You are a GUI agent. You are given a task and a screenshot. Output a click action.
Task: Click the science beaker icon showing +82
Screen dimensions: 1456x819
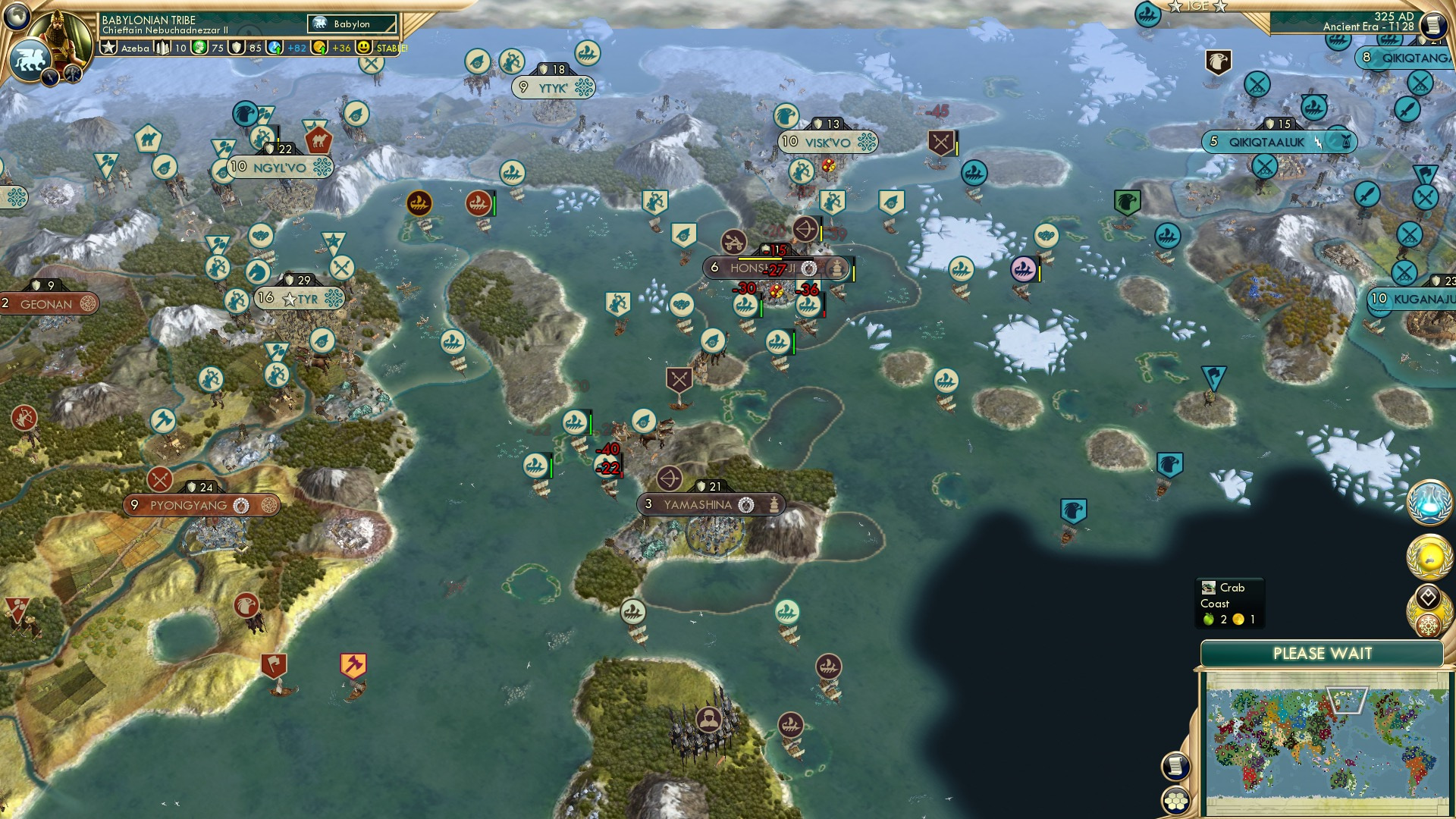coord(275,48)
